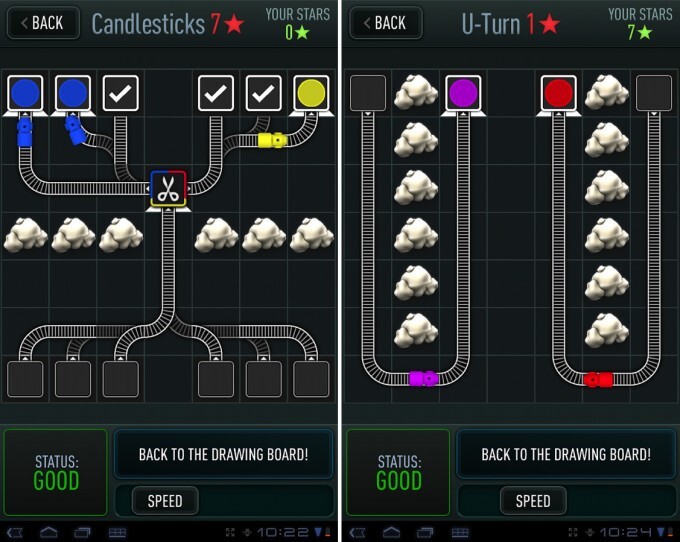This screenshot has width=680, height=542.
Task: Select the purple station tile
Action: (x=462, y=93)
